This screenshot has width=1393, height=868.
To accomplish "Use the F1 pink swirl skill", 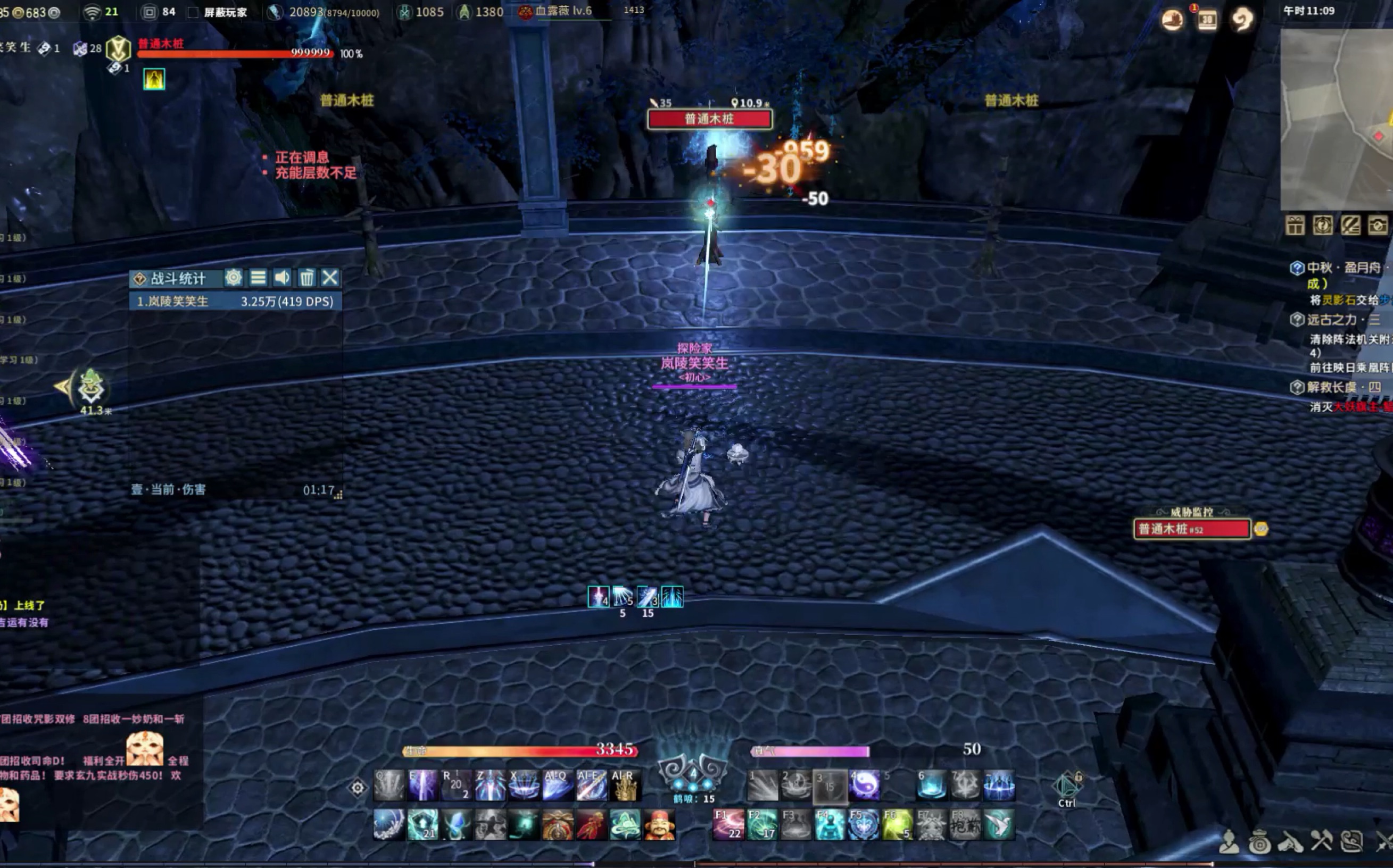I will [728, 824].
